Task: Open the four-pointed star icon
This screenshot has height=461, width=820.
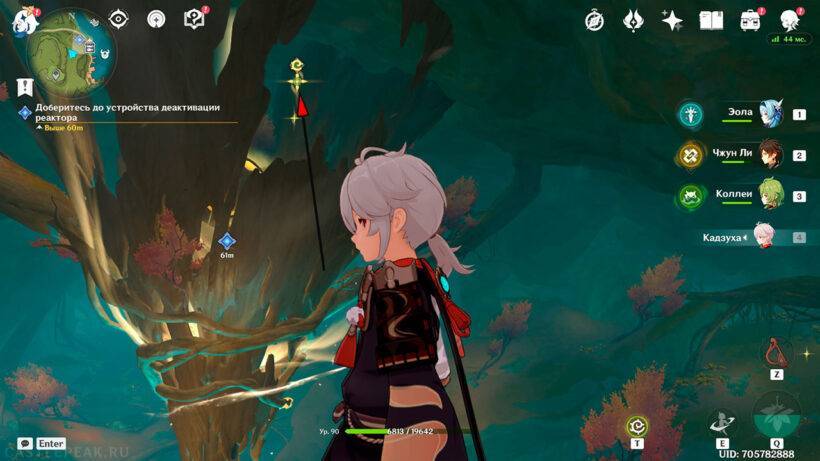Action: pos(672,19)
